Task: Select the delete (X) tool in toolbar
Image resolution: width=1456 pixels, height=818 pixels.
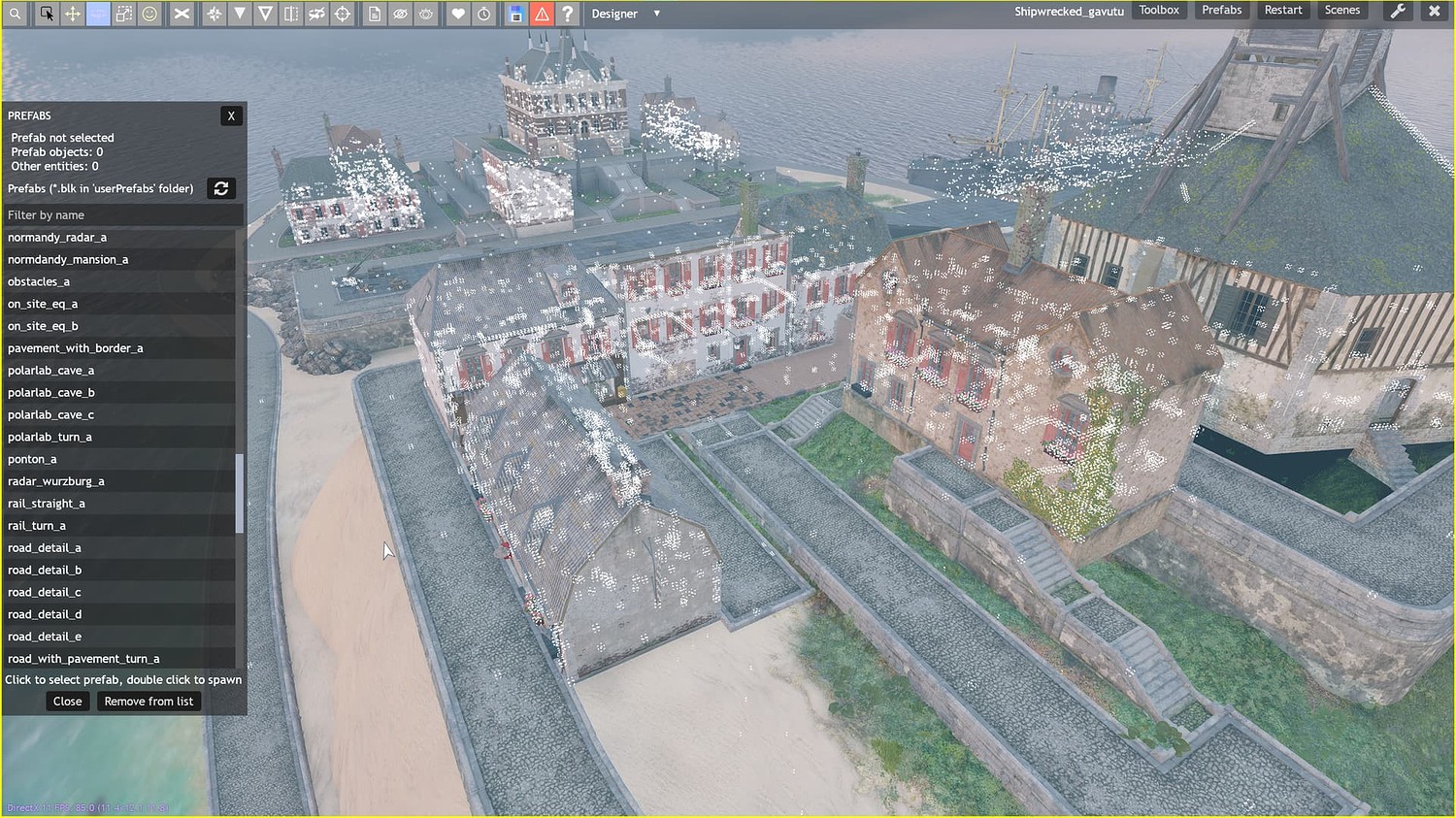Action: pyautogui.click(x=181, y=14)
